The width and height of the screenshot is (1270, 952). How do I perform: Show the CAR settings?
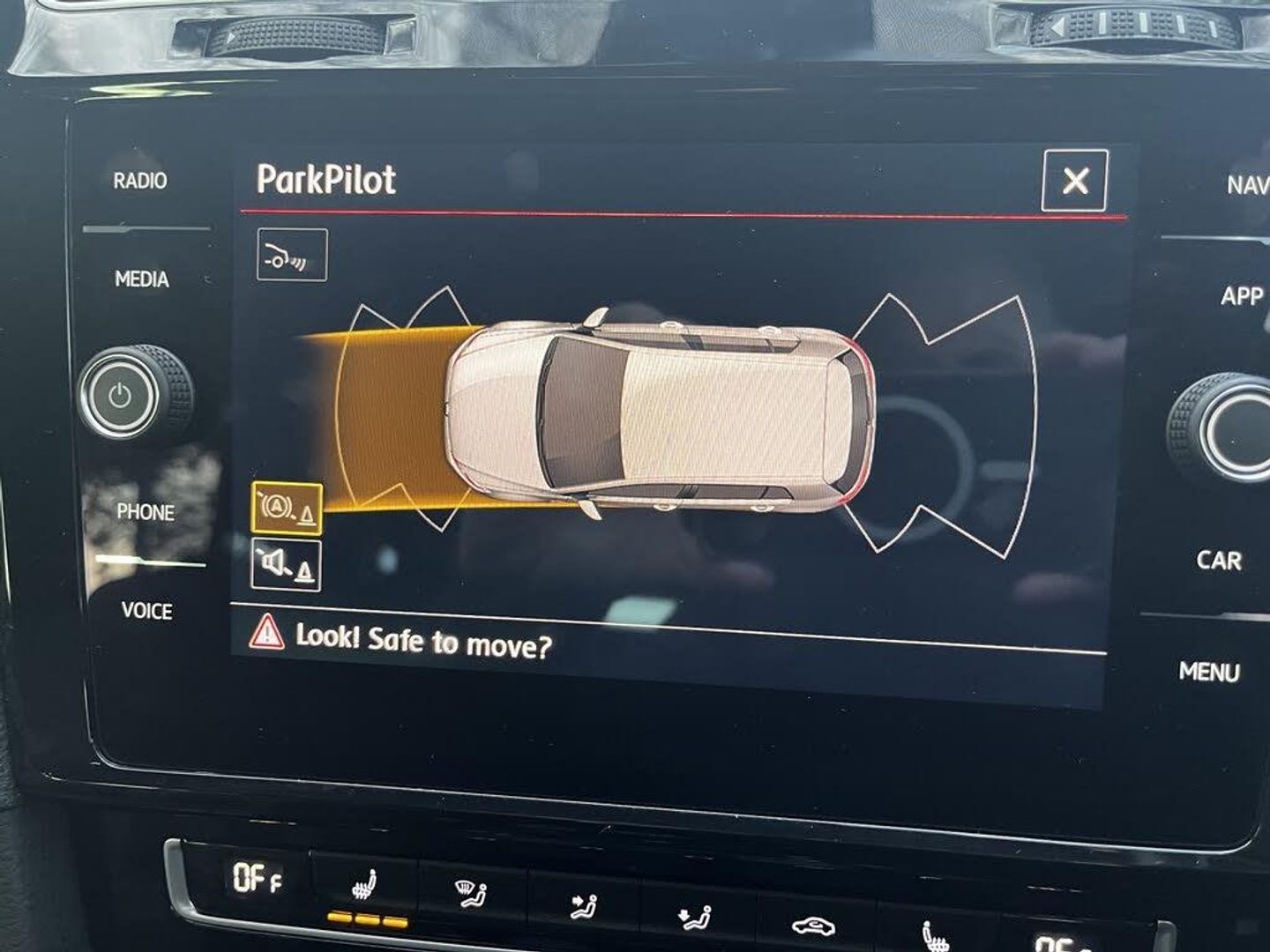point(1219,560)
